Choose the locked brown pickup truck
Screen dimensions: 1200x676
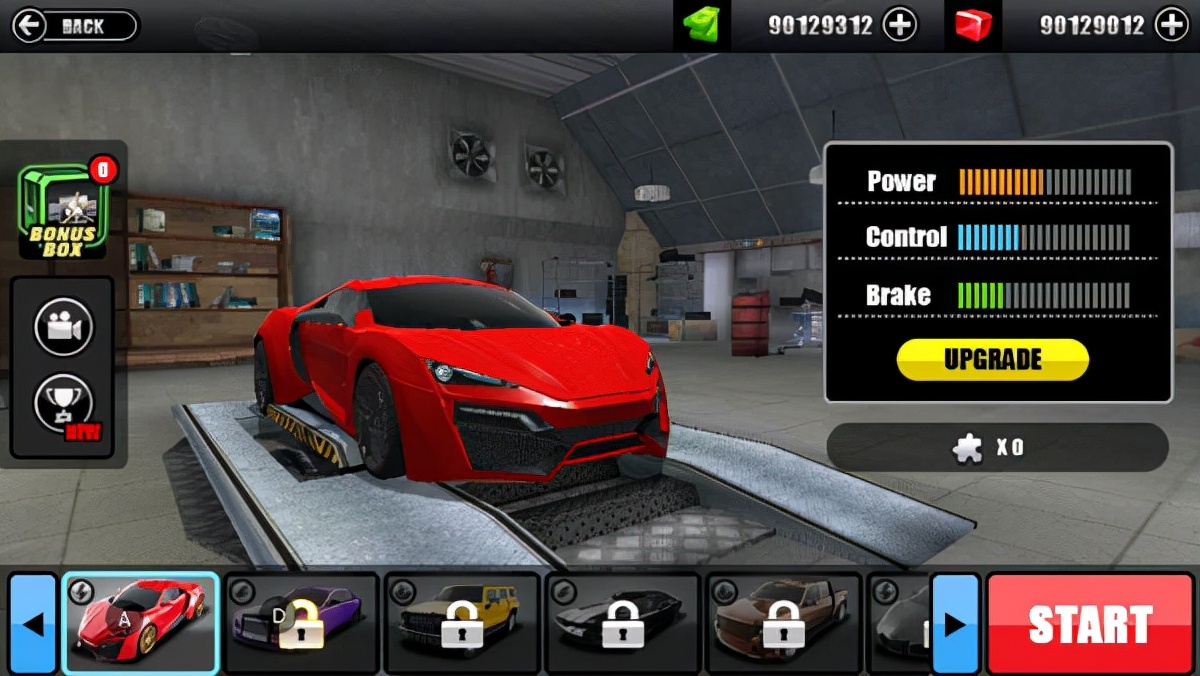coord(783,621)
